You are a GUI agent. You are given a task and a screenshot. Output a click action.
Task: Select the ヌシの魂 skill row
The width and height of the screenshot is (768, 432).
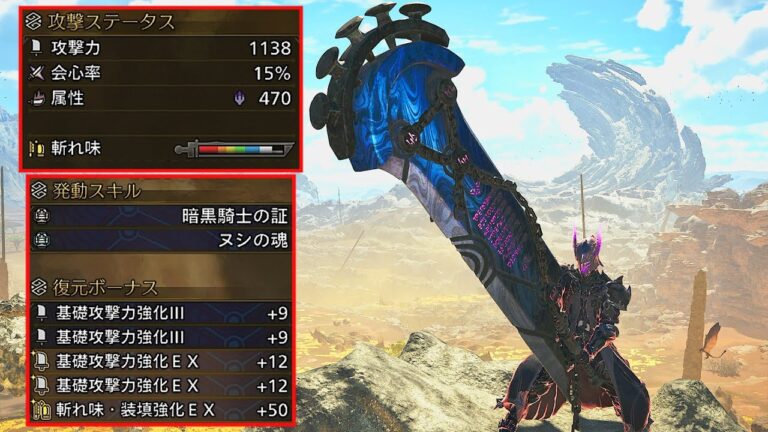coord(160,240)
